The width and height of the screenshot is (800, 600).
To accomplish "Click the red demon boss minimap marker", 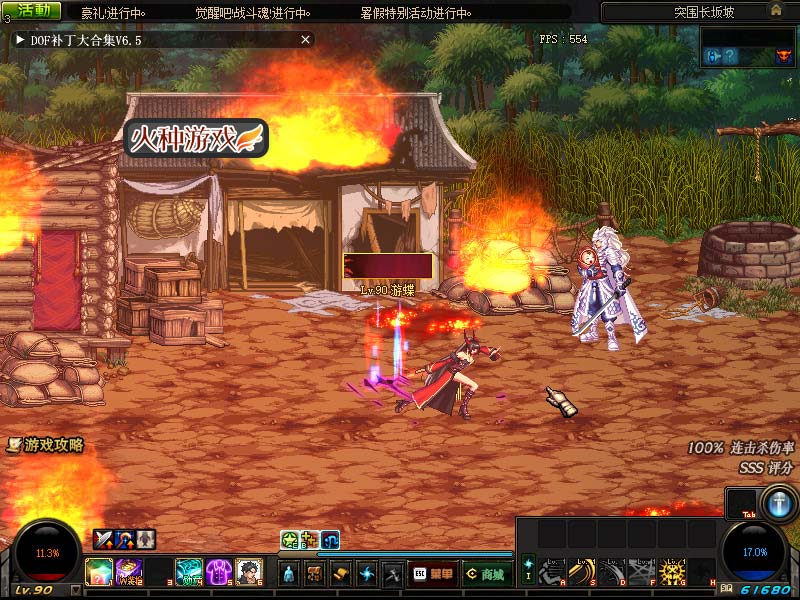I will 783,57.
